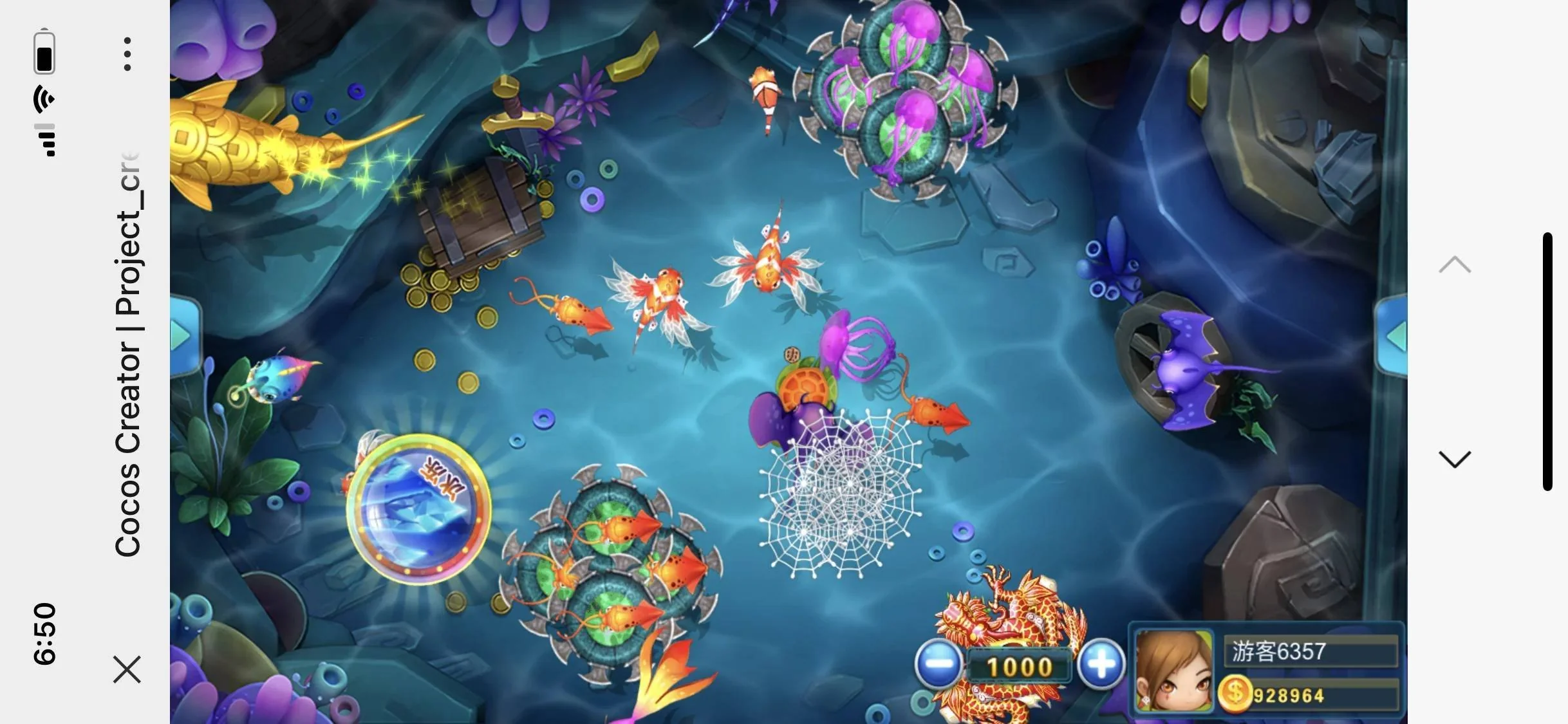Image resolution: width=1568 pixels, height=724 pixels.
Task: Decrease the bet with the minus button
Action: [938, 665]
